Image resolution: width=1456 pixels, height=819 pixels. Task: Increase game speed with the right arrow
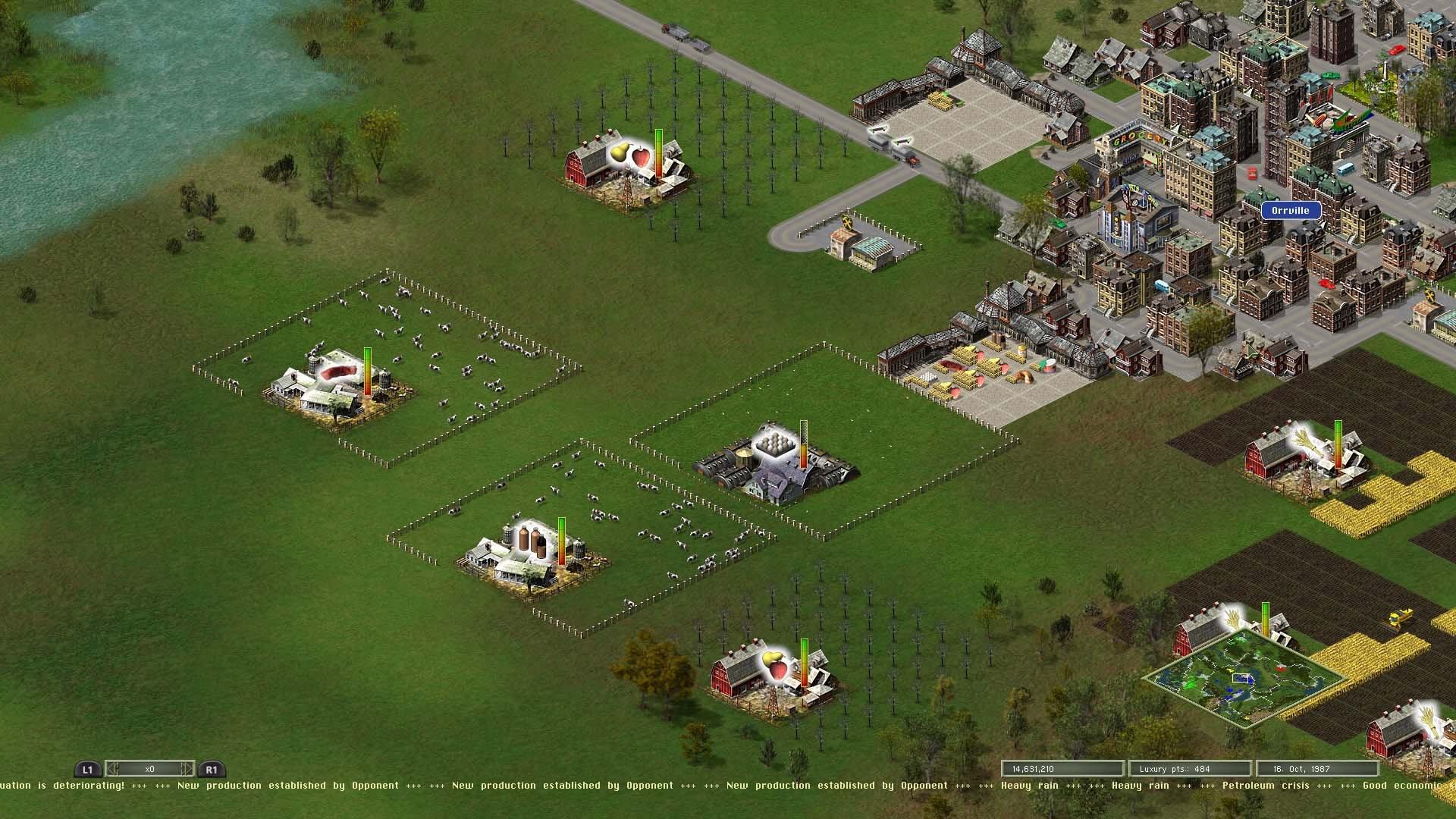[187, 768]
